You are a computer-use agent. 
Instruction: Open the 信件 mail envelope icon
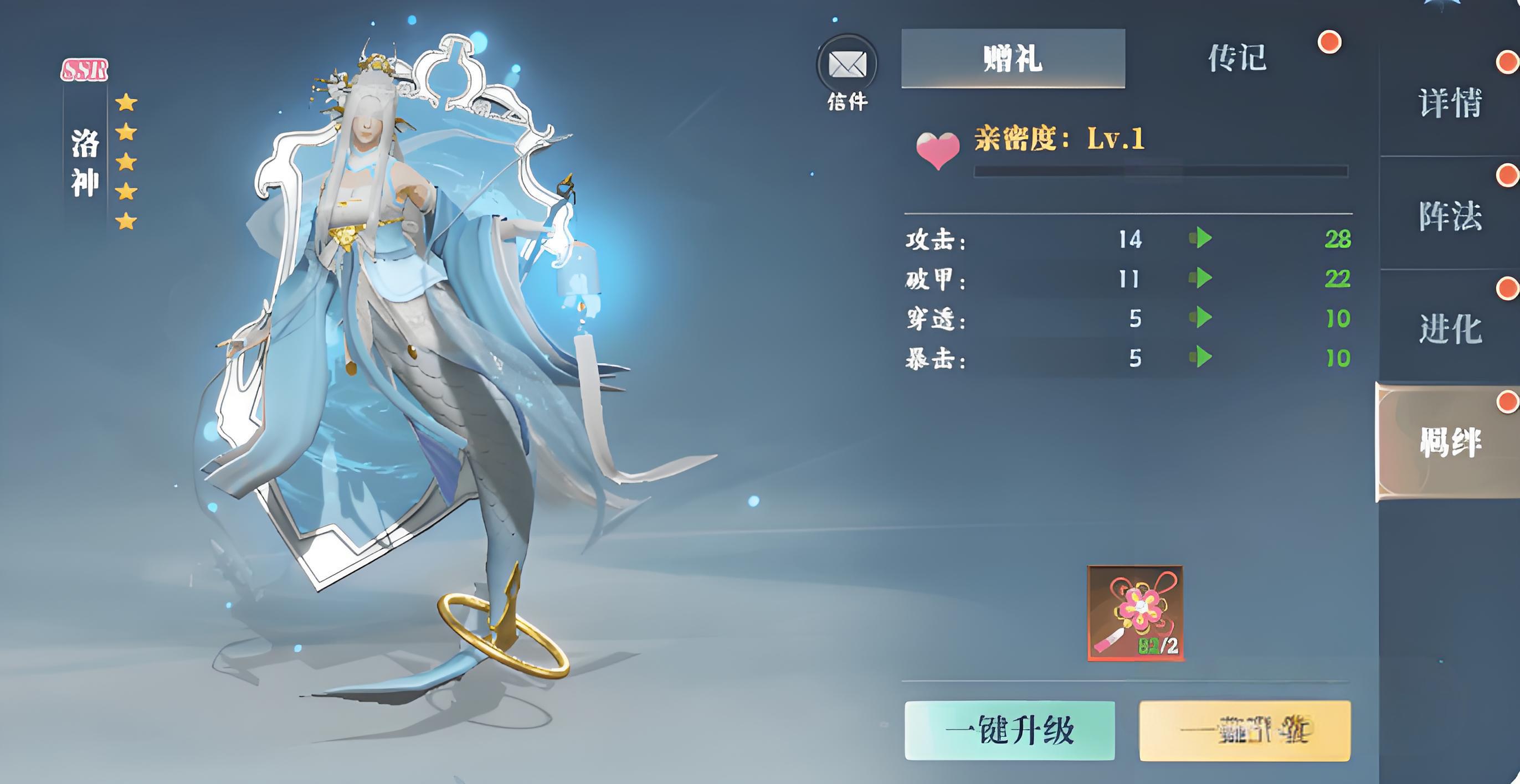[x=847, y=65]
